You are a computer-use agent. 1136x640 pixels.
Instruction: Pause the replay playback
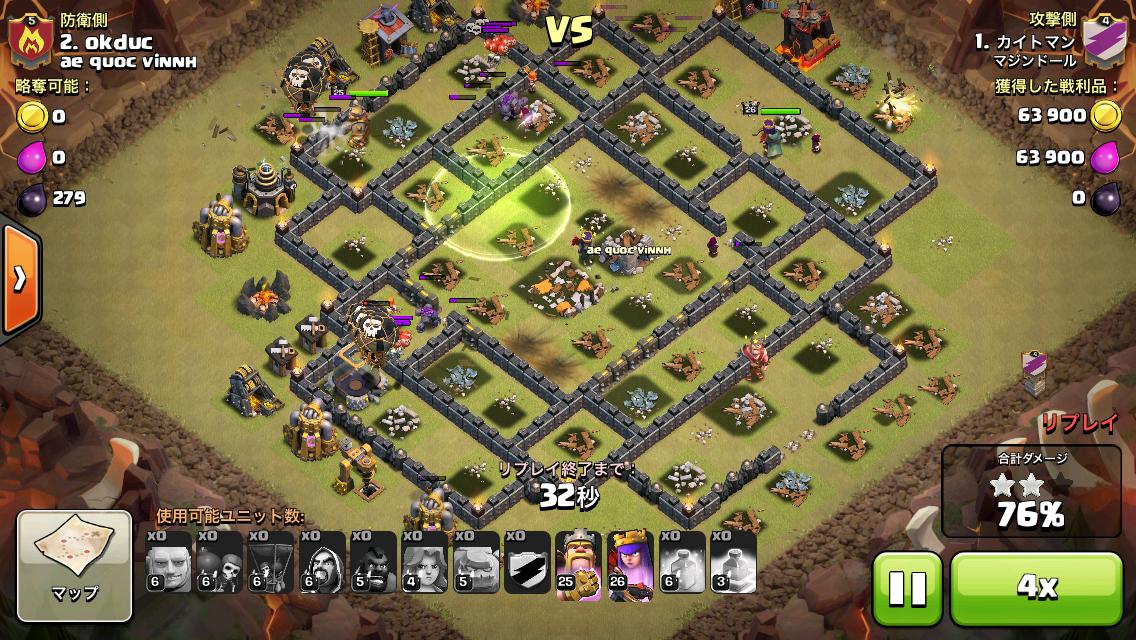(907, 588)
